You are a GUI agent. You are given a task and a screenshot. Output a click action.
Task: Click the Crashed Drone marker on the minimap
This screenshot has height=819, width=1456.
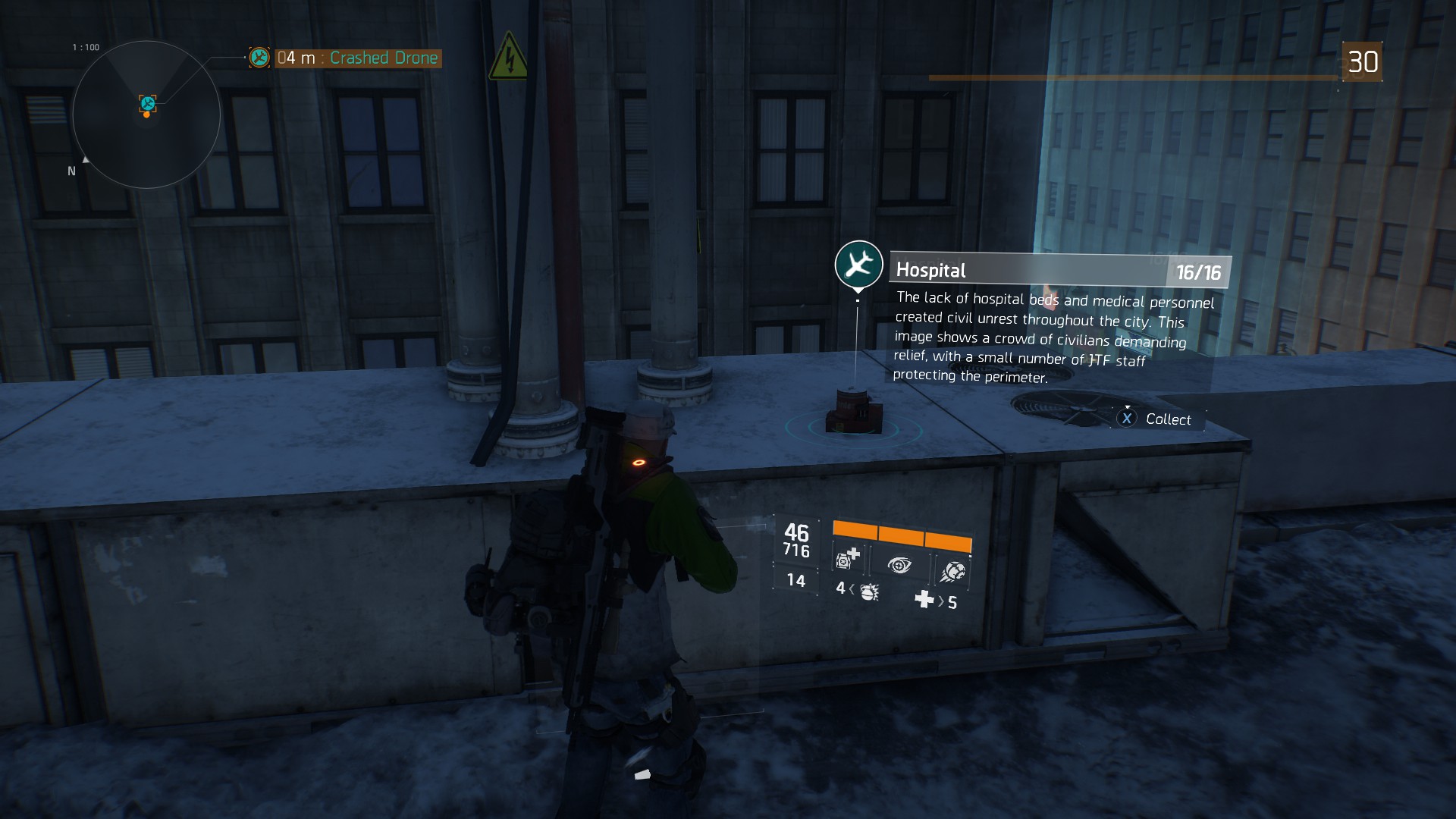click(x=148, y=104)
